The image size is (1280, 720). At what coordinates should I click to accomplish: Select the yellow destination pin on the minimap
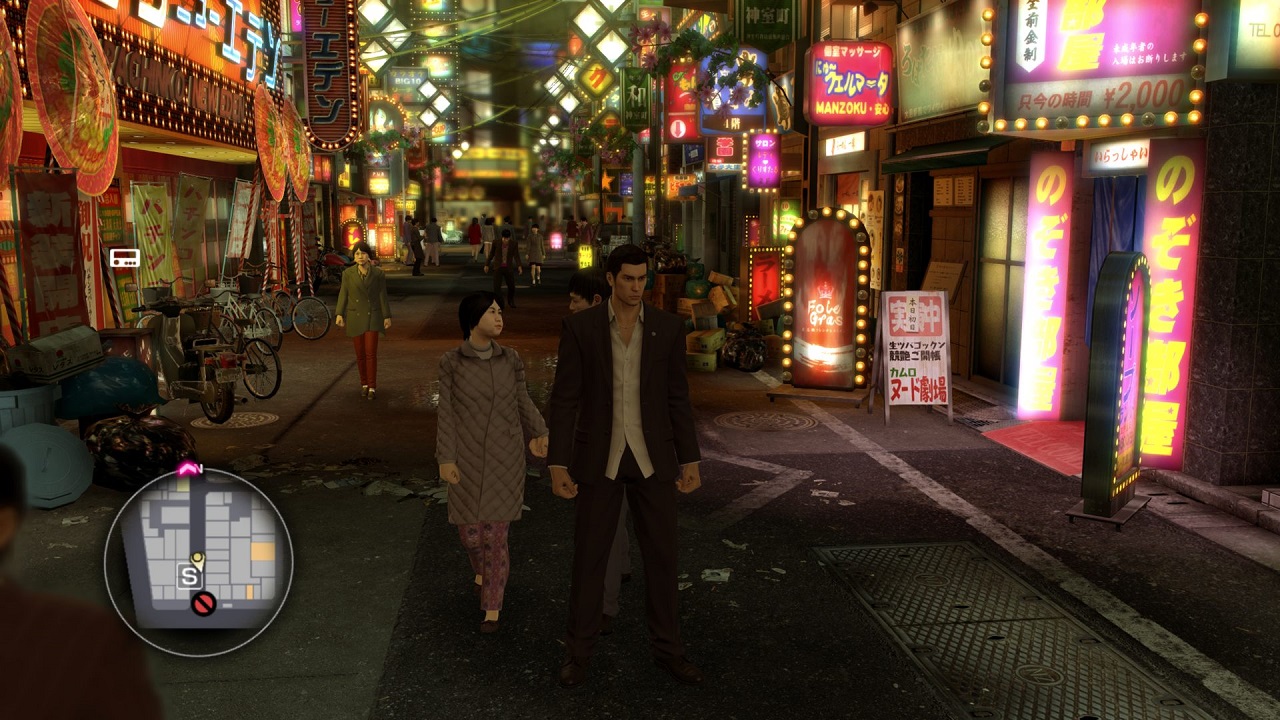click(198, 559)
